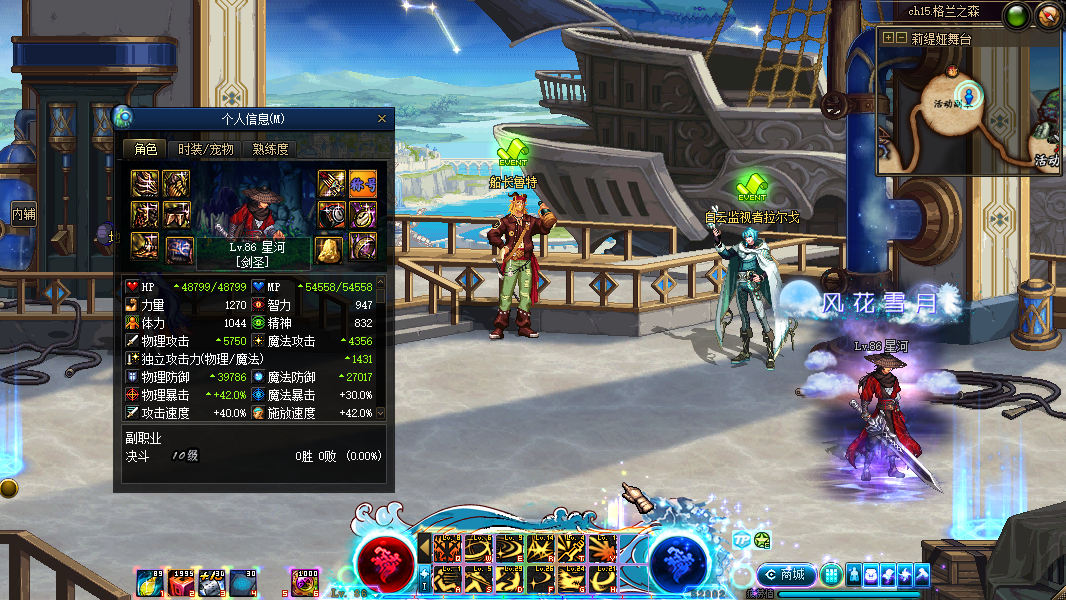
Task: Click the 莉缇娅舞台 minimap
Action: pos(970,110)
